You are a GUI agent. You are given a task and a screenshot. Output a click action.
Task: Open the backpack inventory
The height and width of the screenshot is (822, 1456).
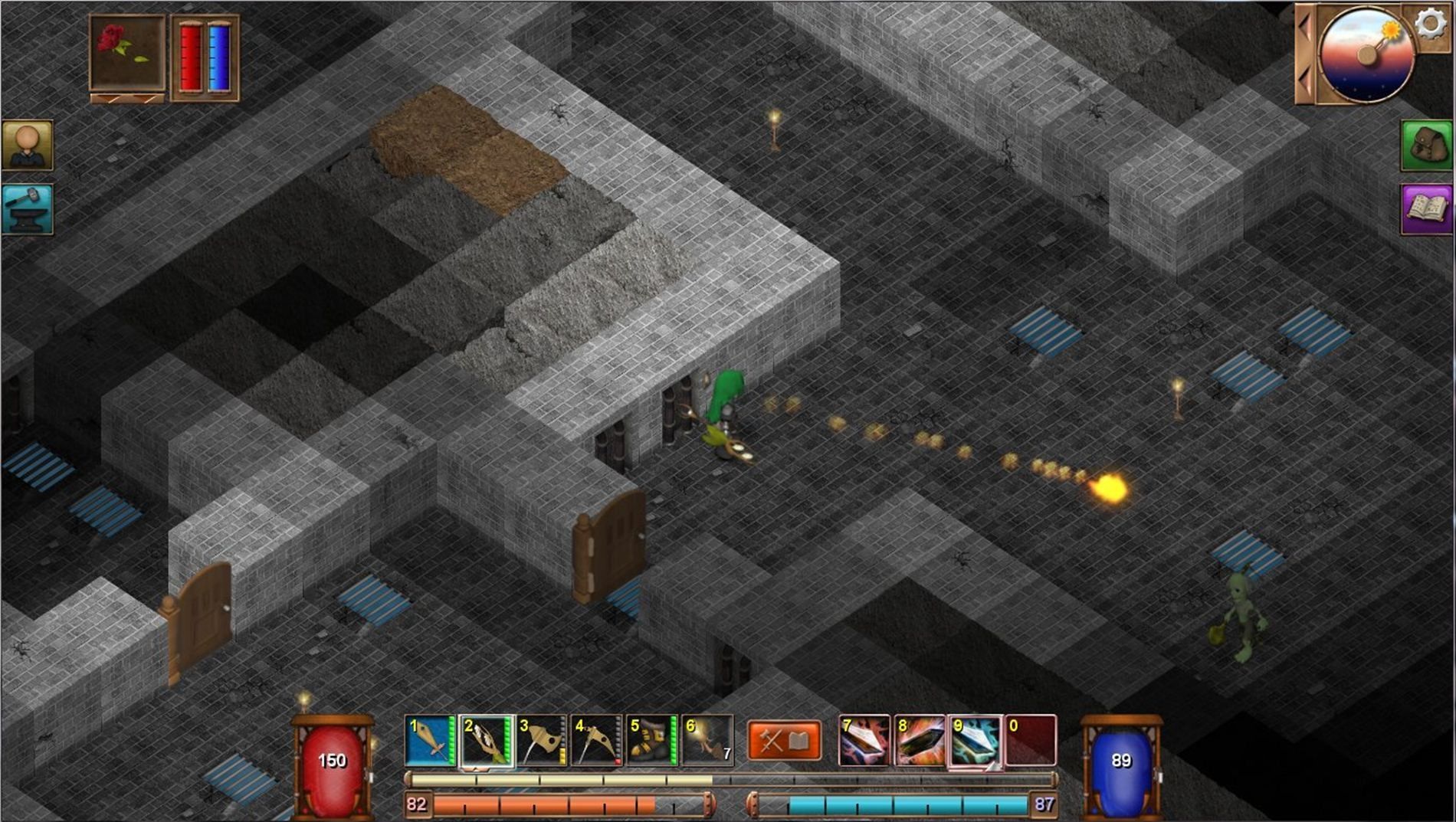coord(1426,144)
